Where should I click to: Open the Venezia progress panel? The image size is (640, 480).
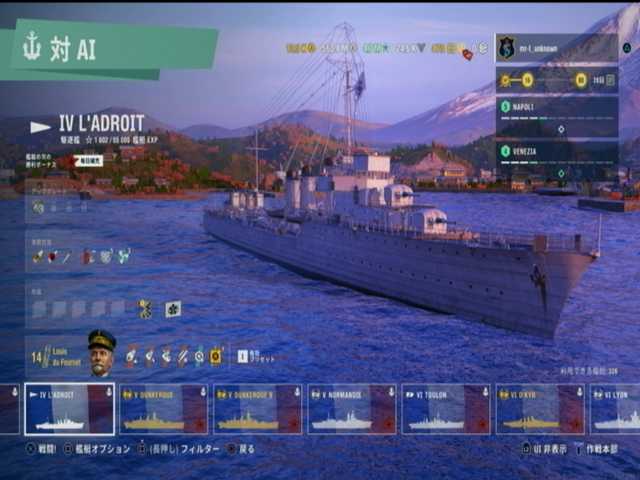556,159
